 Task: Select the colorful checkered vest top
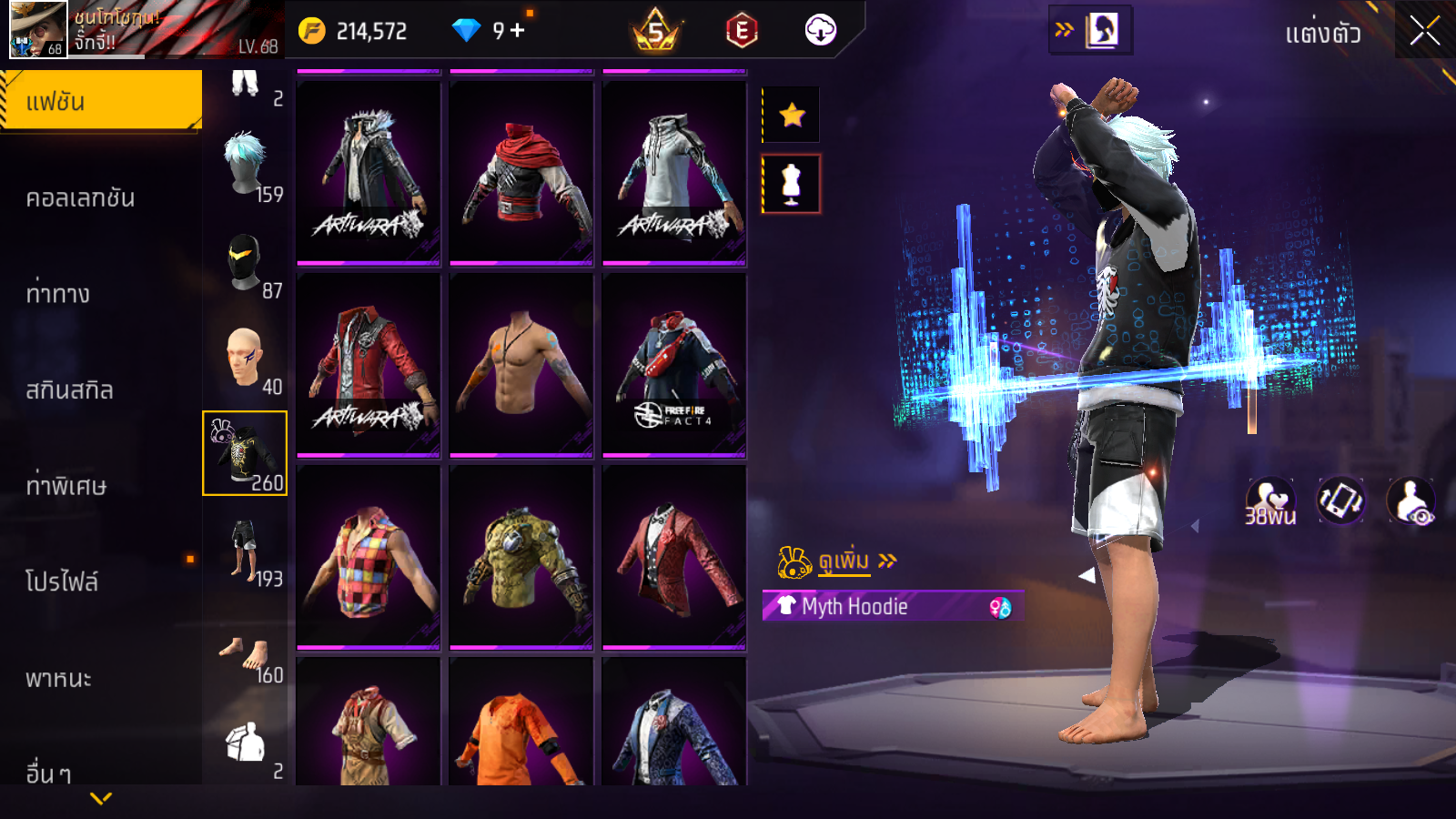pos(369,557)
